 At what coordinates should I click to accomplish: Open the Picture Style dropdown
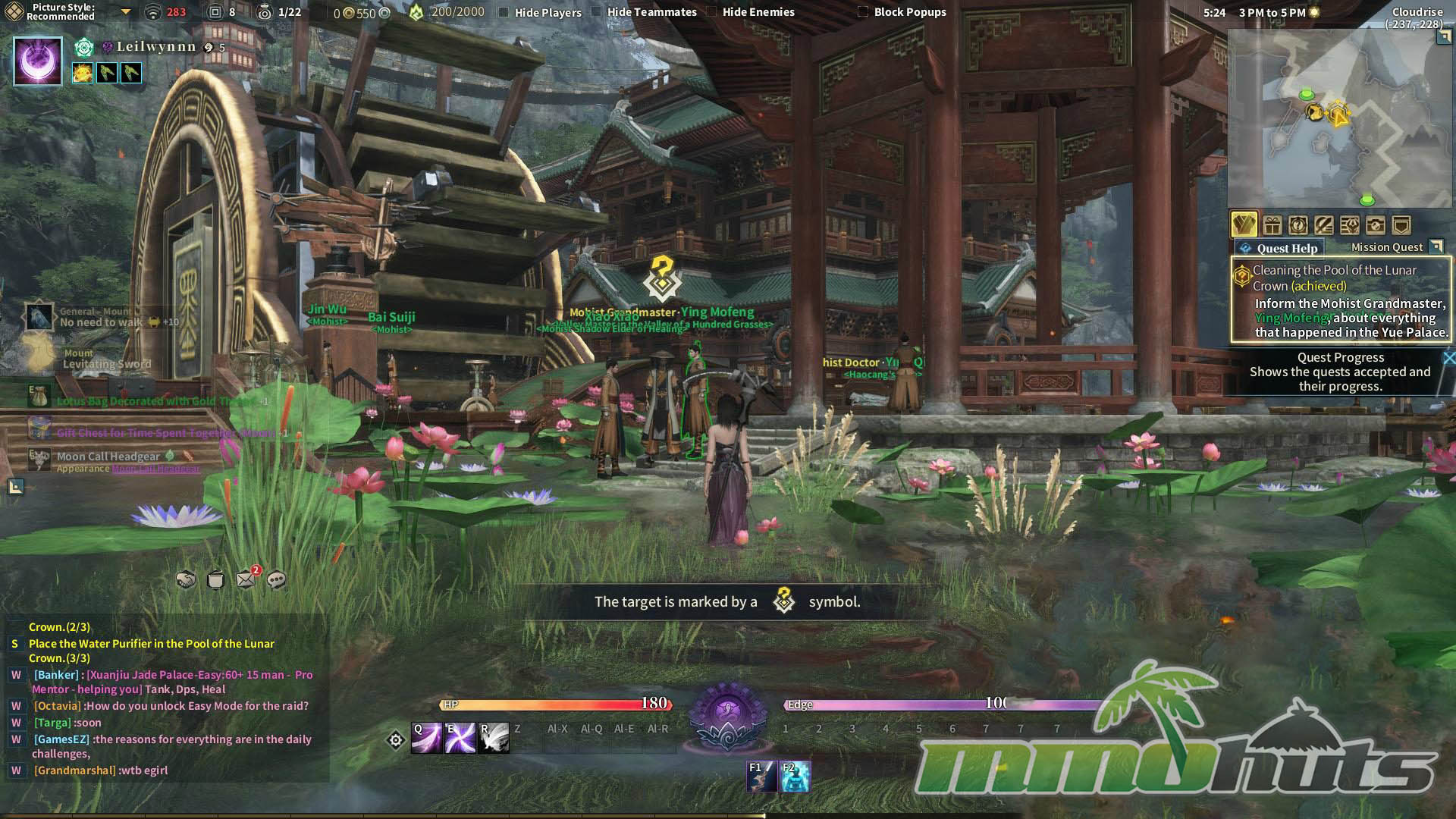tap(126, 12)
